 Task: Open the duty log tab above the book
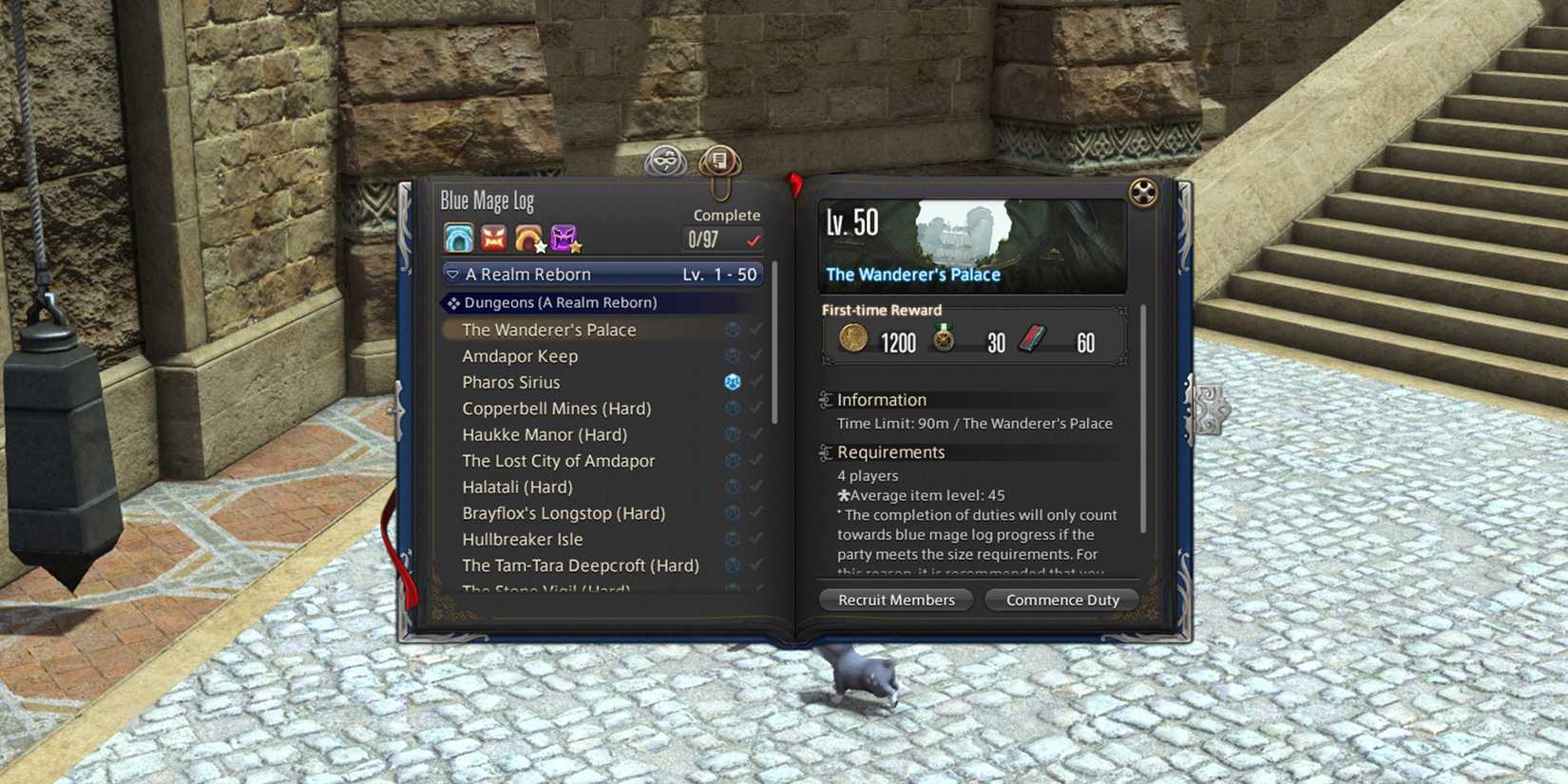point(718,161)
